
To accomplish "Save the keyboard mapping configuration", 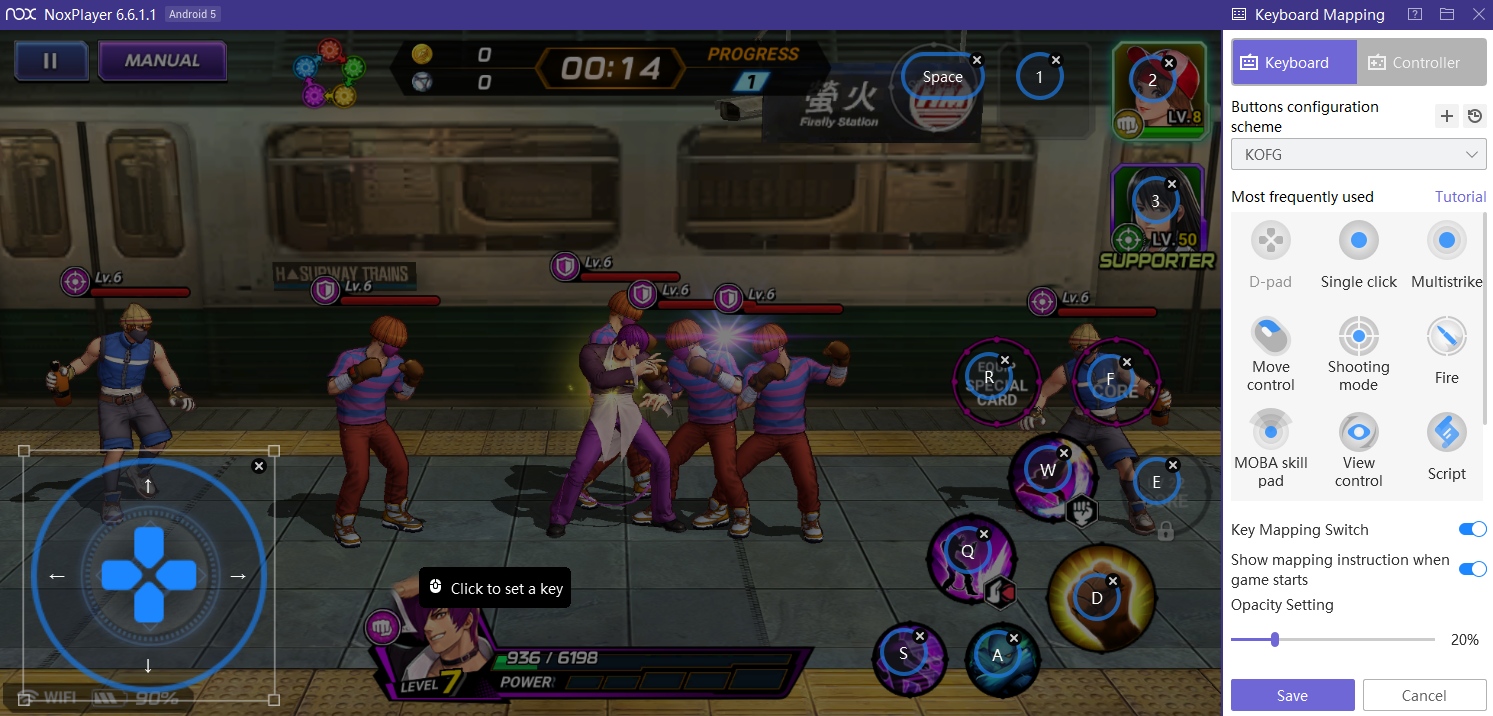I will click(x=1292, y=695).
